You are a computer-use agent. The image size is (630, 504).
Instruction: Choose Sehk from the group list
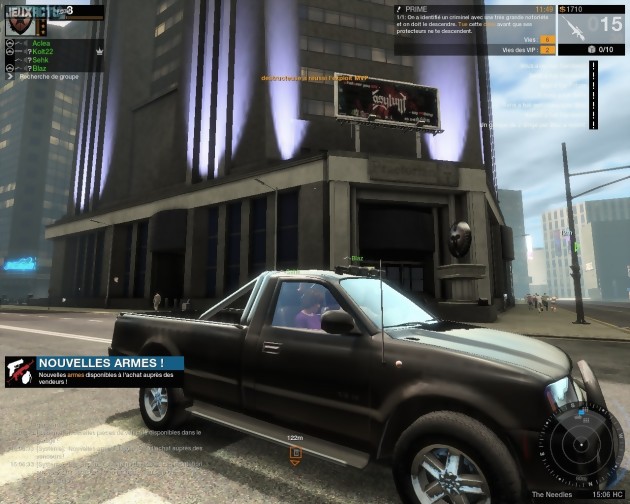click(40, 60)
